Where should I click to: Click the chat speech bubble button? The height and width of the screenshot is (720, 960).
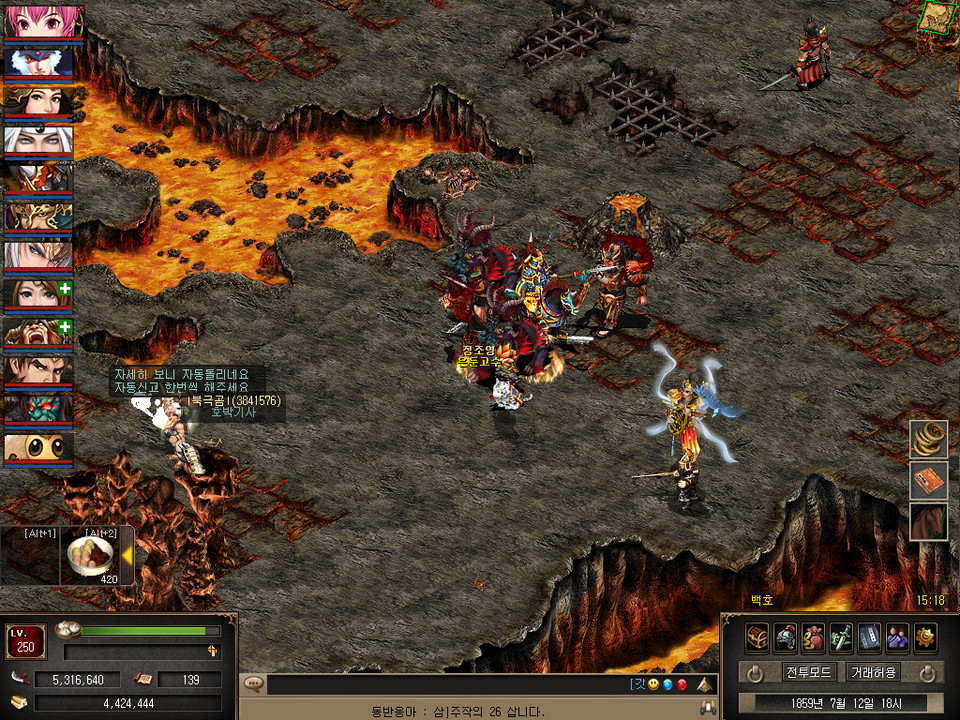254,684
